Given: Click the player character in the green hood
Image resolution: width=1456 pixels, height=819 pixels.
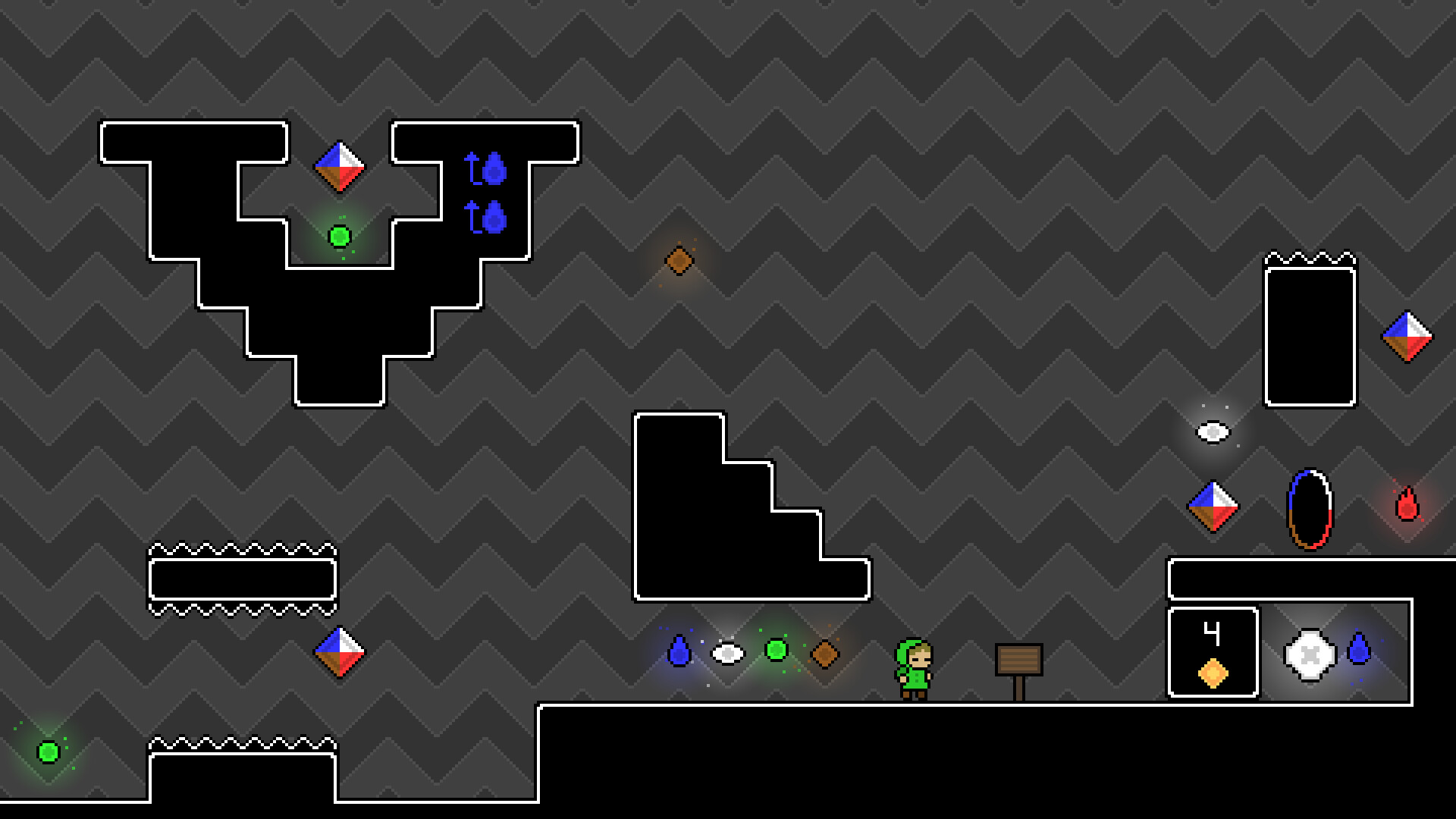Looking at the screenshot, I should [x=915, y=667].
